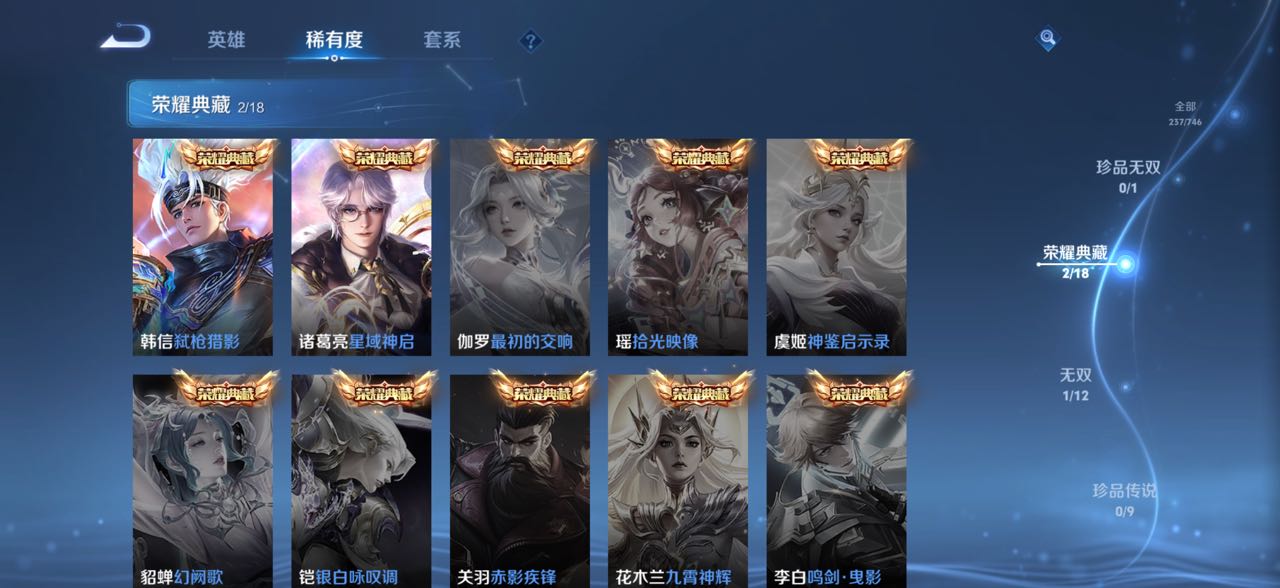Switch to the 英雄 tab

coord(226,40)
